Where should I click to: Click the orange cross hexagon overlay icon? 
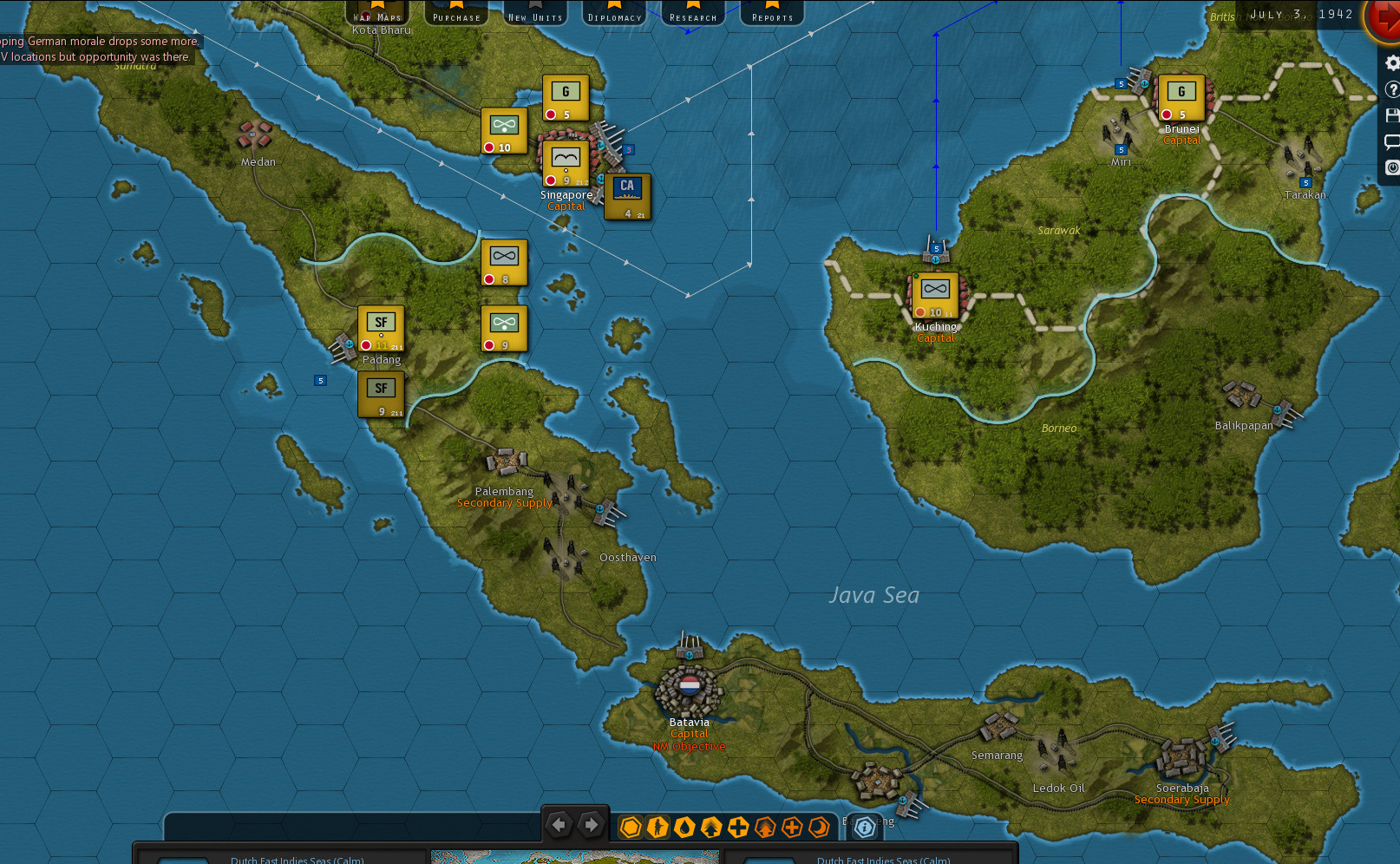[791, 827]
